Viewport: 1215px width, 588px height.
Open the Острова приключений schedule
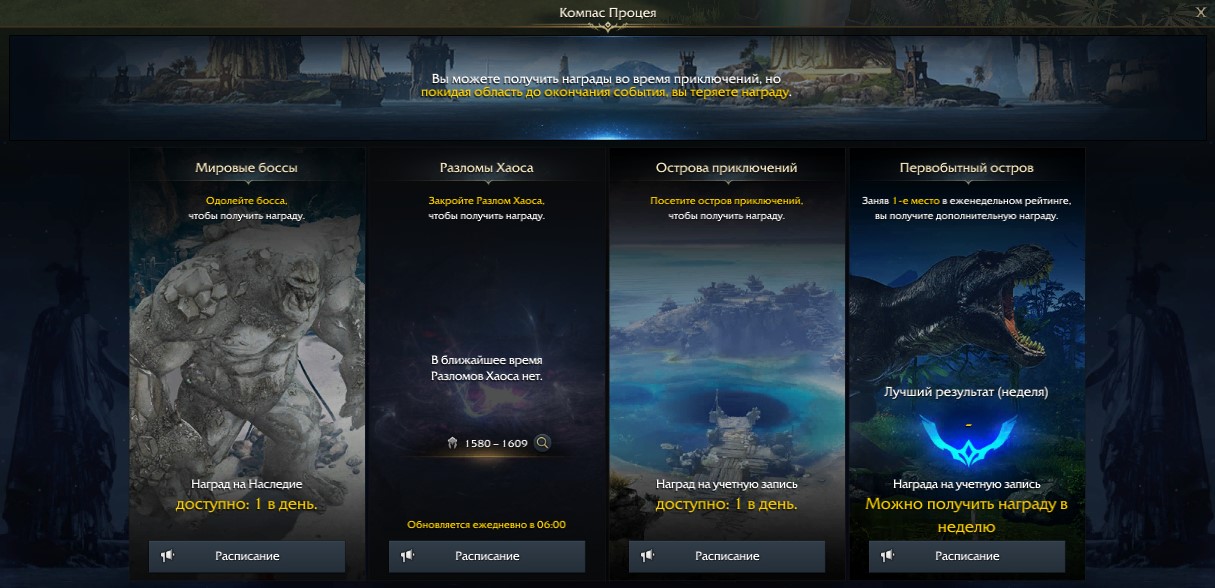pos(727,556)
